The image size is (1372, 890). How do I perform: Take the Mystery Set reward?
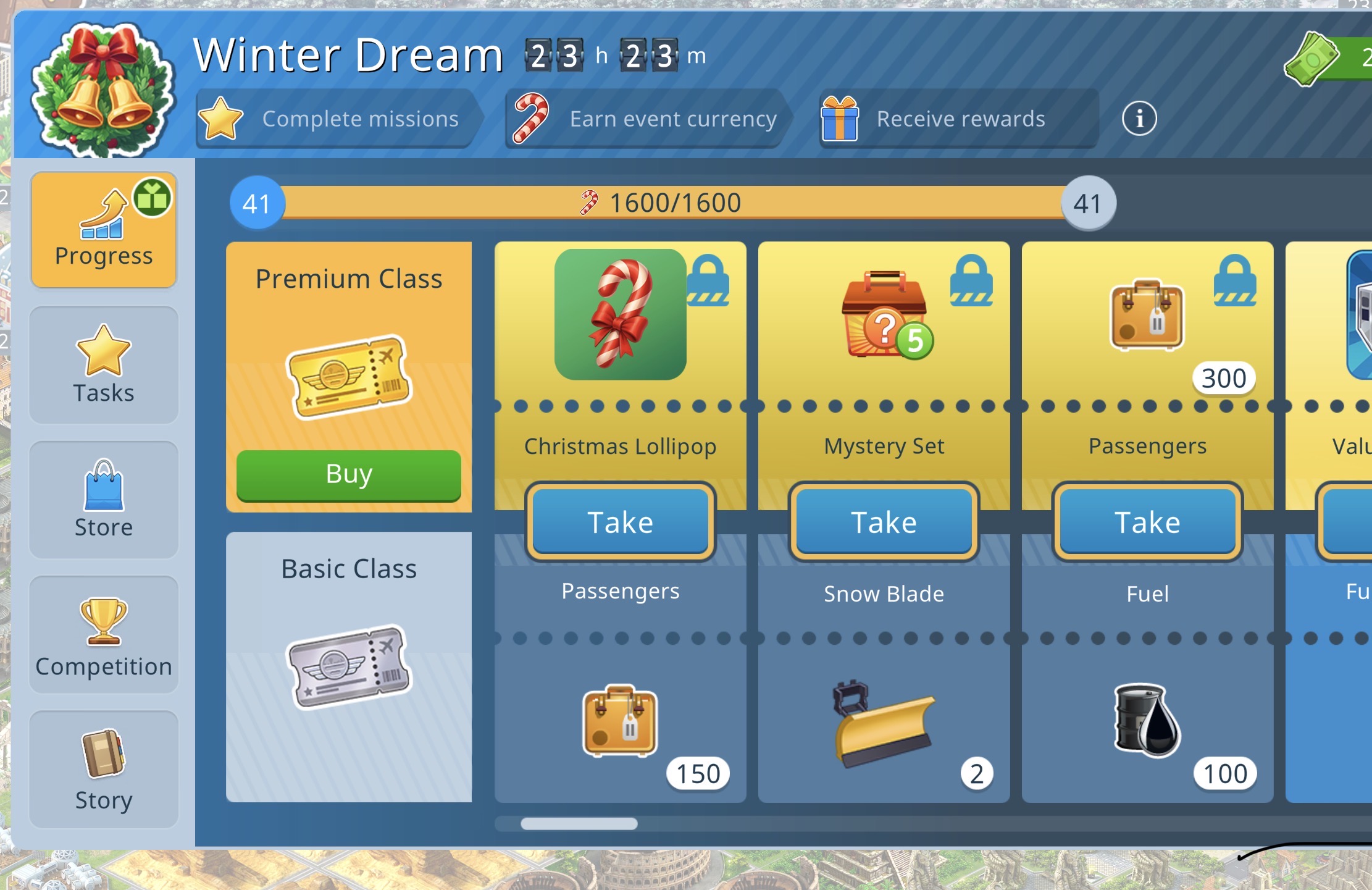(884, 523)
